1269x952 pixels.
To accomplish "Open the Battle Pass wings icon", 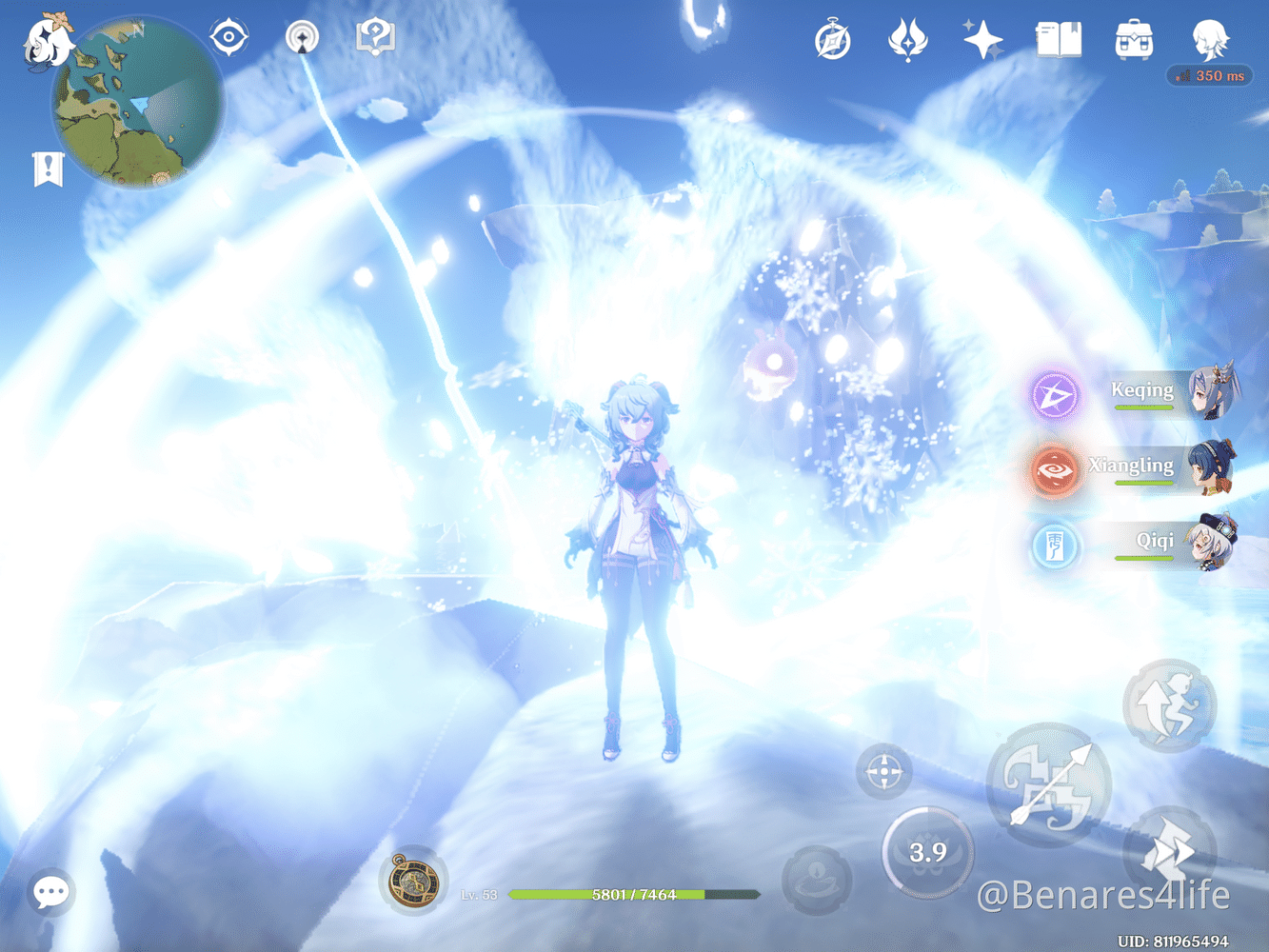I will 908,39.
